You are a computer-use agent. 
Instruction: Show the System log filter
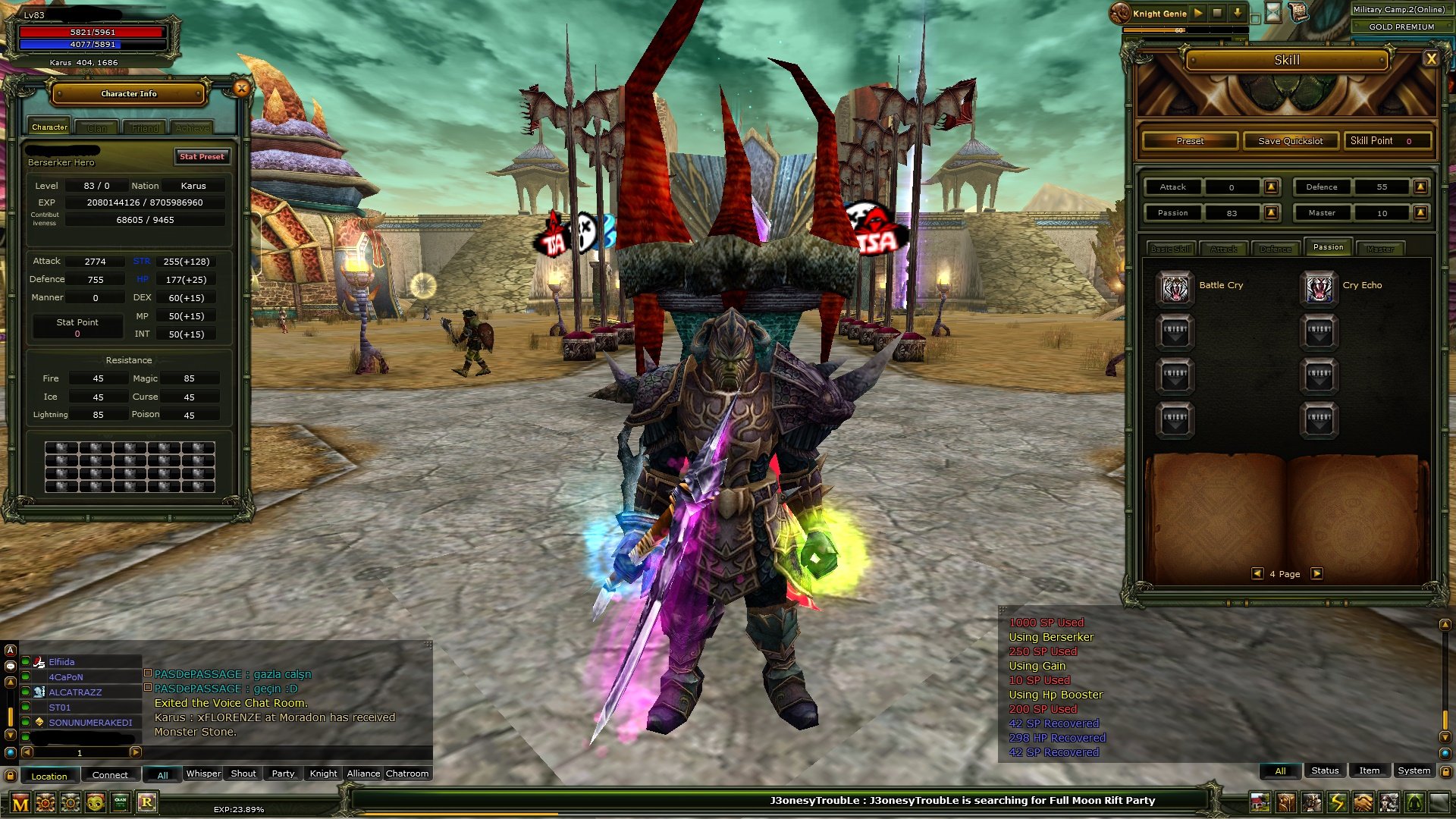(x=1414, y=770)
